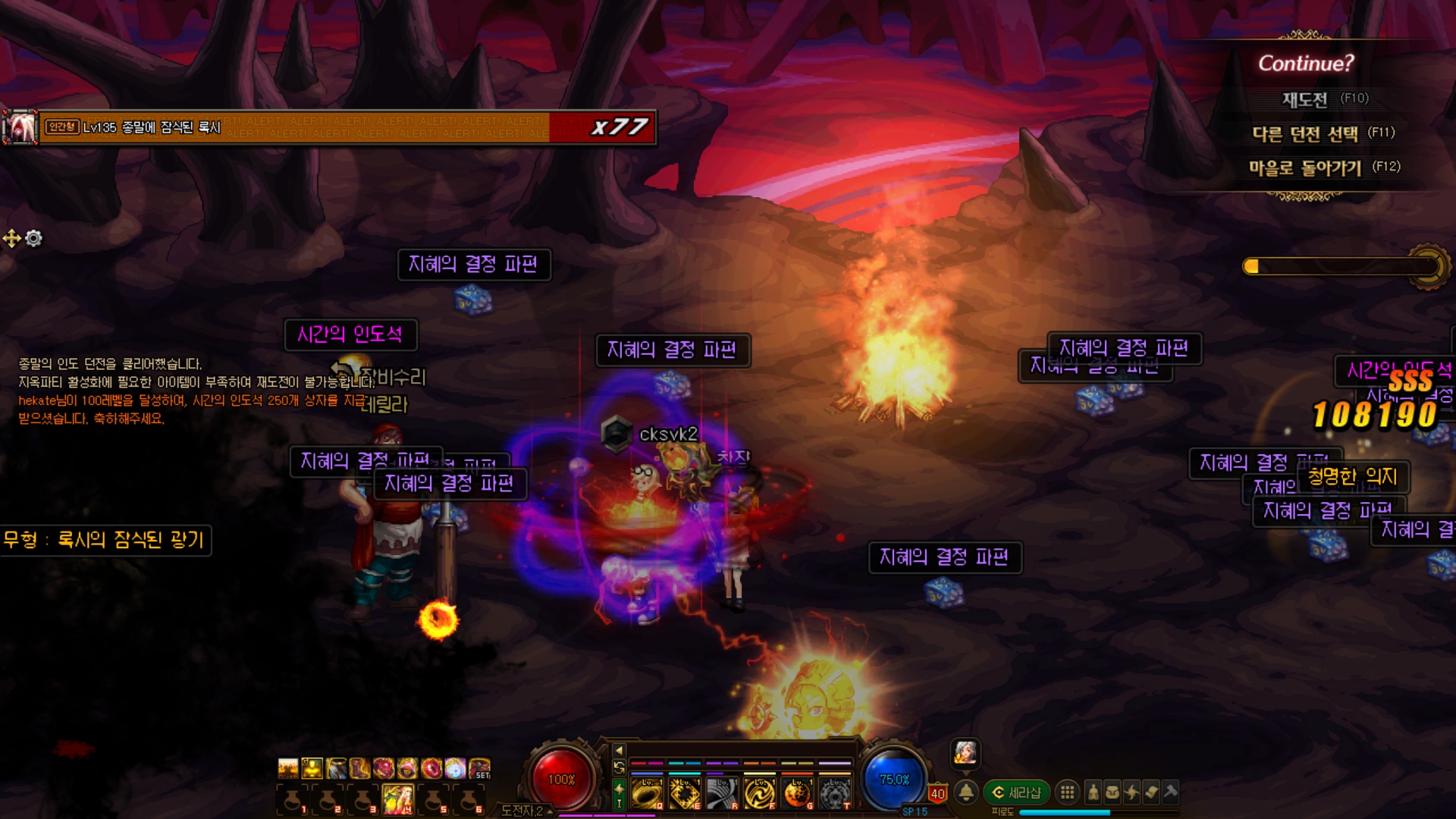This screenshot has height=819, width=1456.
Task: Open the 세라샵 cash shop
Action: point(1017,792)
